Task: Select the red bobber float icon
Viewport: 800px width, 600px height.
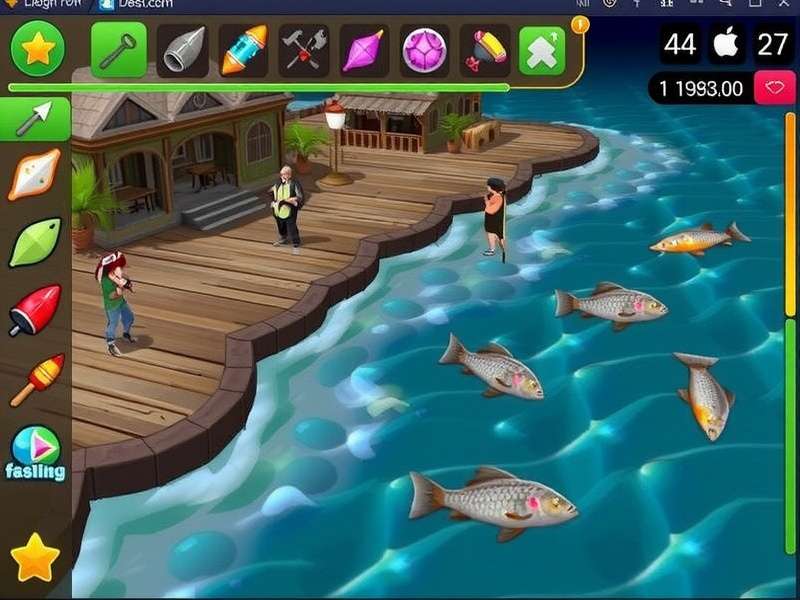Action: tap(35, 310)
